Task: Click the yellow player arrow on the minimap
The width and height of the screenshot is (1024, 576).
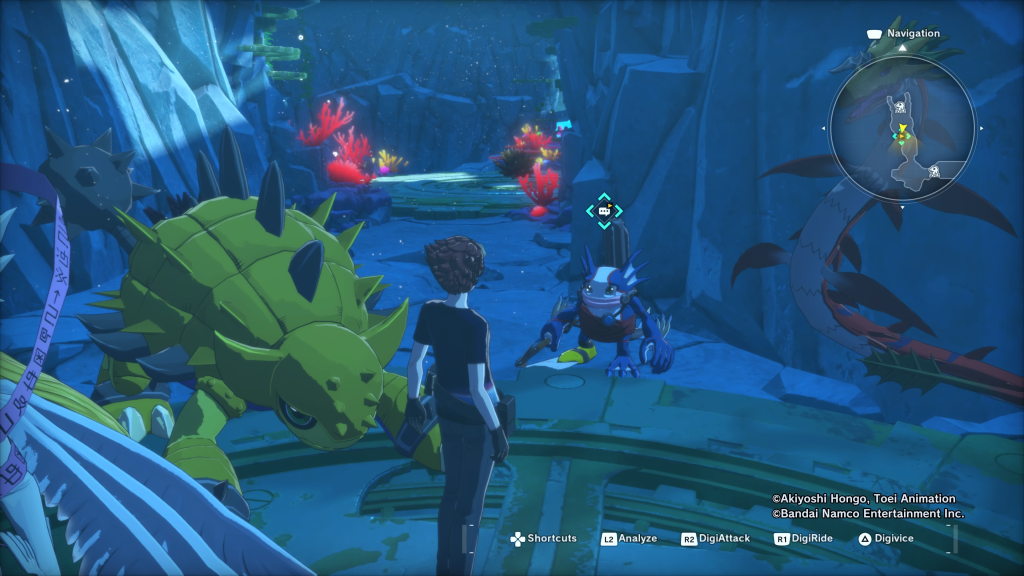Action: [902, 129]
